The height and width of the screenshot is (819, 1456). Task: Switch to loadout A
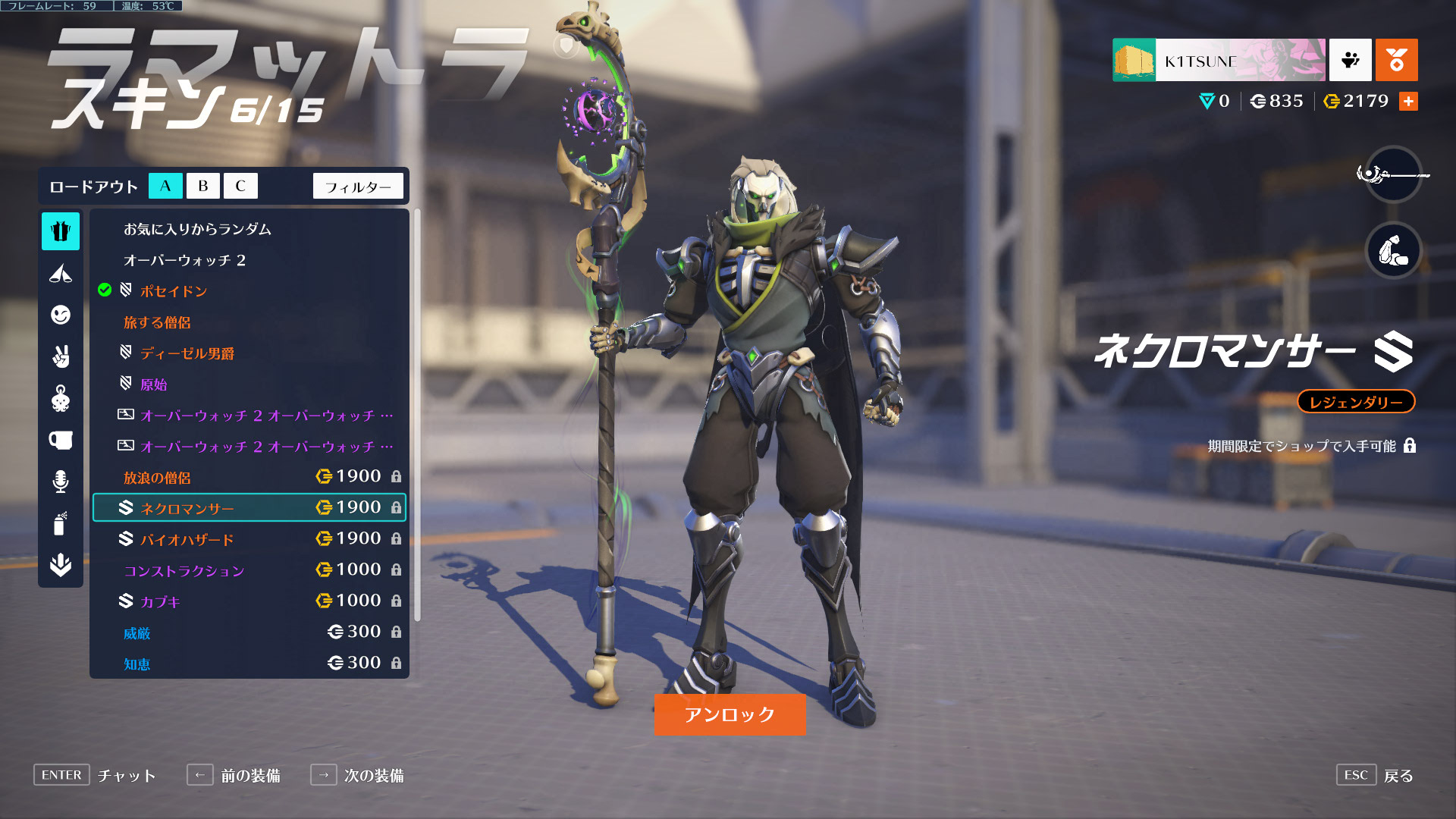(x=165, y=186)
